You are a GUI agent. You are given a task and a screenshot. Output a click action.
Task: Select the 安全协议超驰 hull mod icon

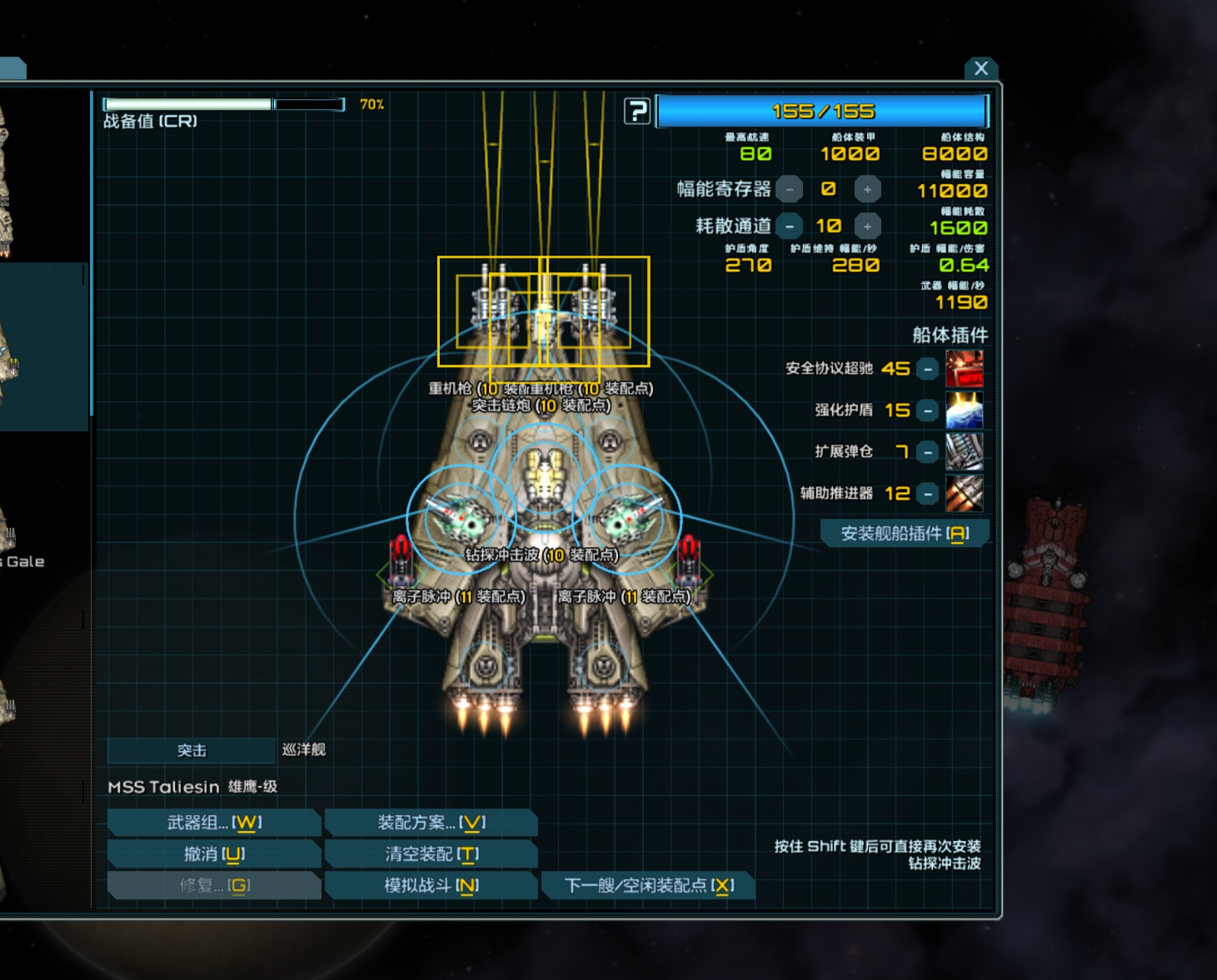tap(964, 369)
